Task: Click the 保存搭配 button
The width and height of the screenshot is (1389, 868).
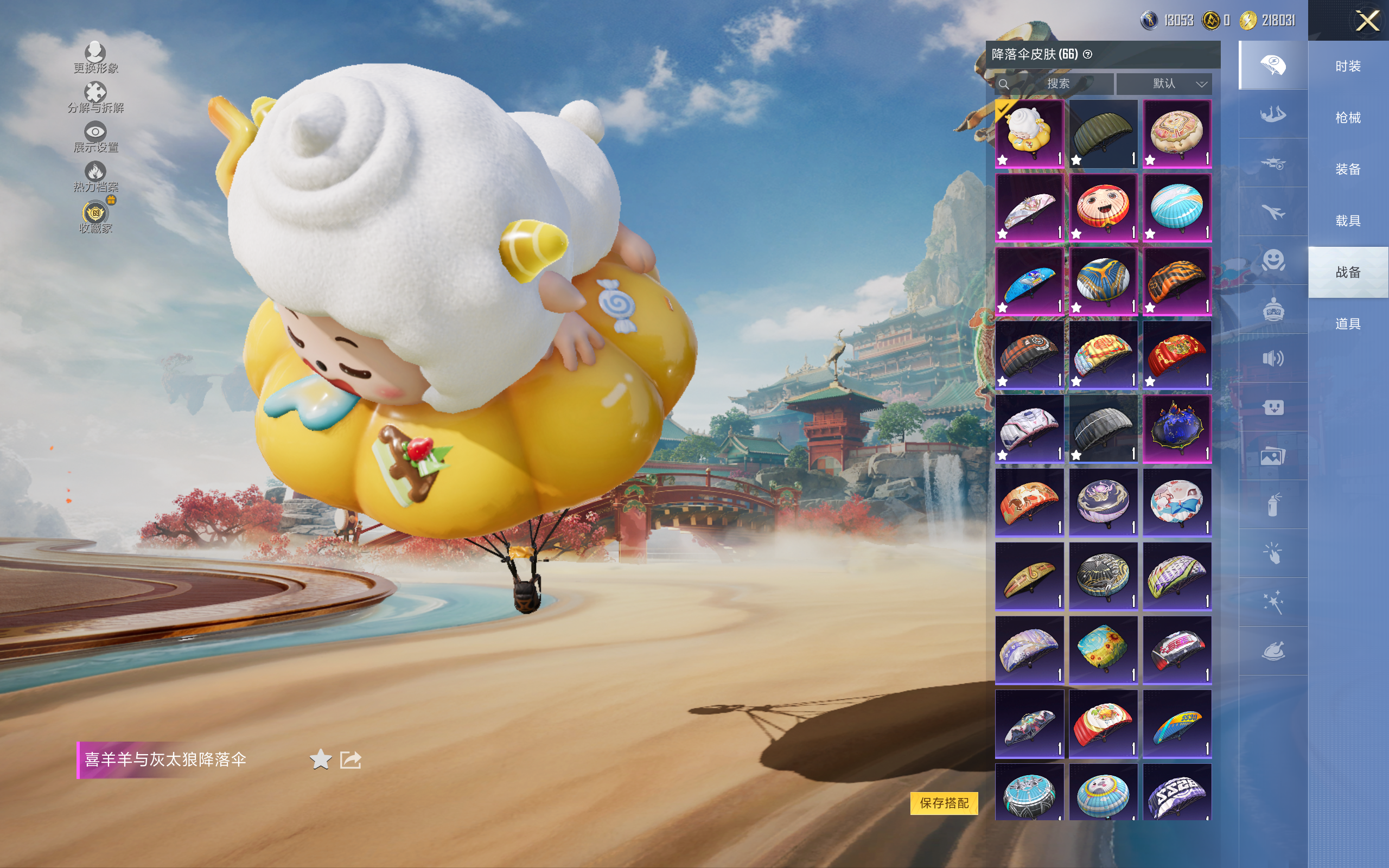Action: (x=944, y=802)
